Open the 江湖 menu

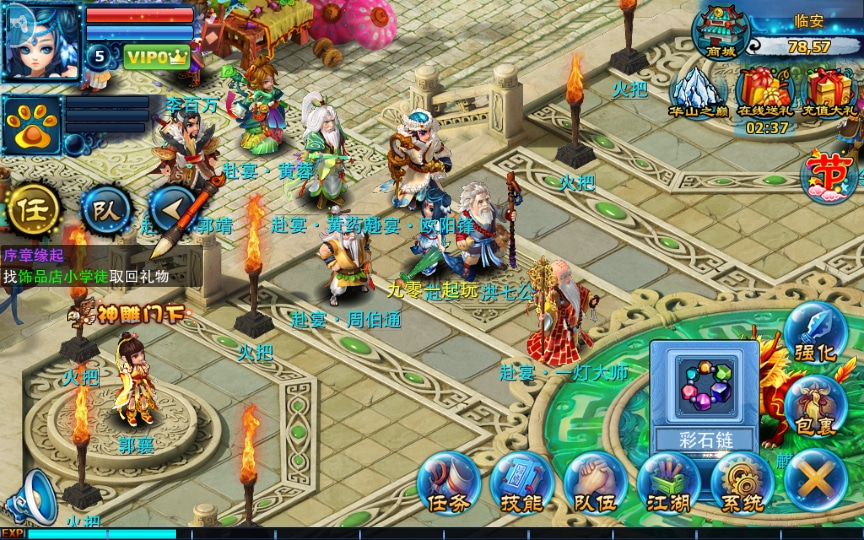click(668, 484)
